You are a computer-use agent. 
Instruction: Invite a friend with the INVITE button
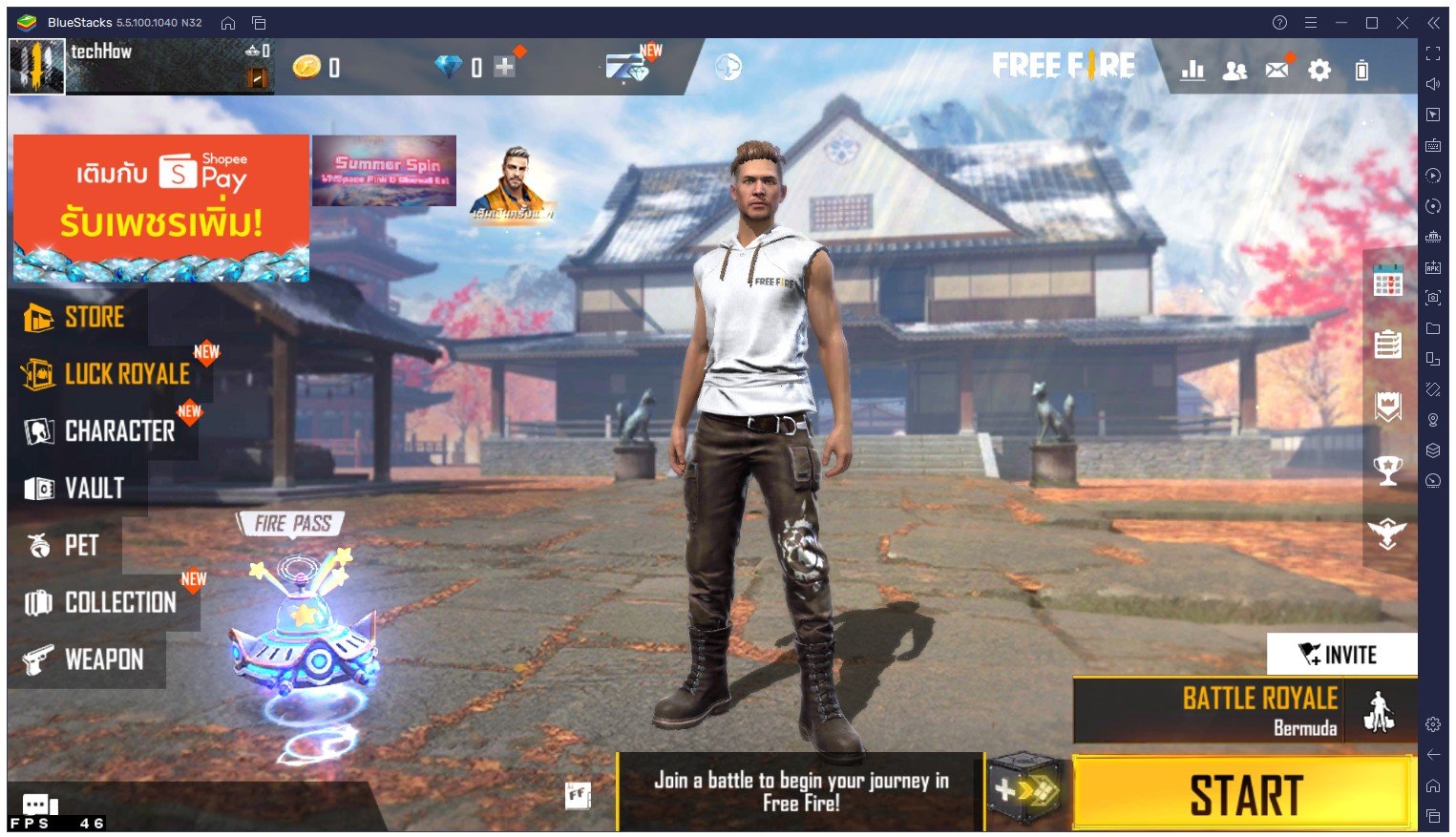pyautogui.click(x=1340, y=655)
